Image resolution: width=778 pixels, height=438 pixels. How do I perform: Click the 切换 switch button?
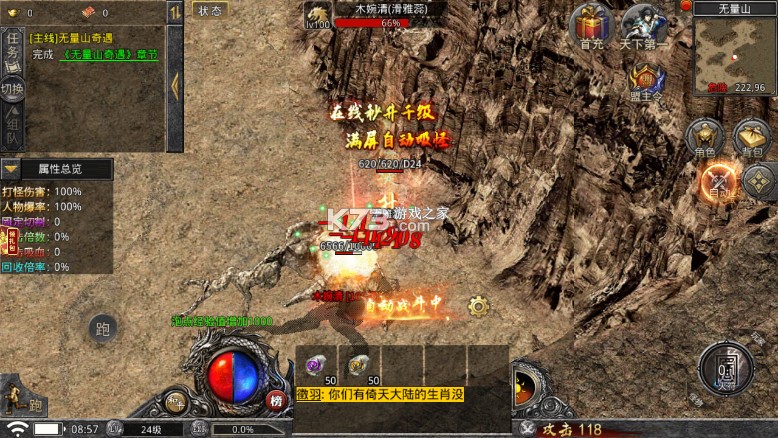tap(12, 89)
